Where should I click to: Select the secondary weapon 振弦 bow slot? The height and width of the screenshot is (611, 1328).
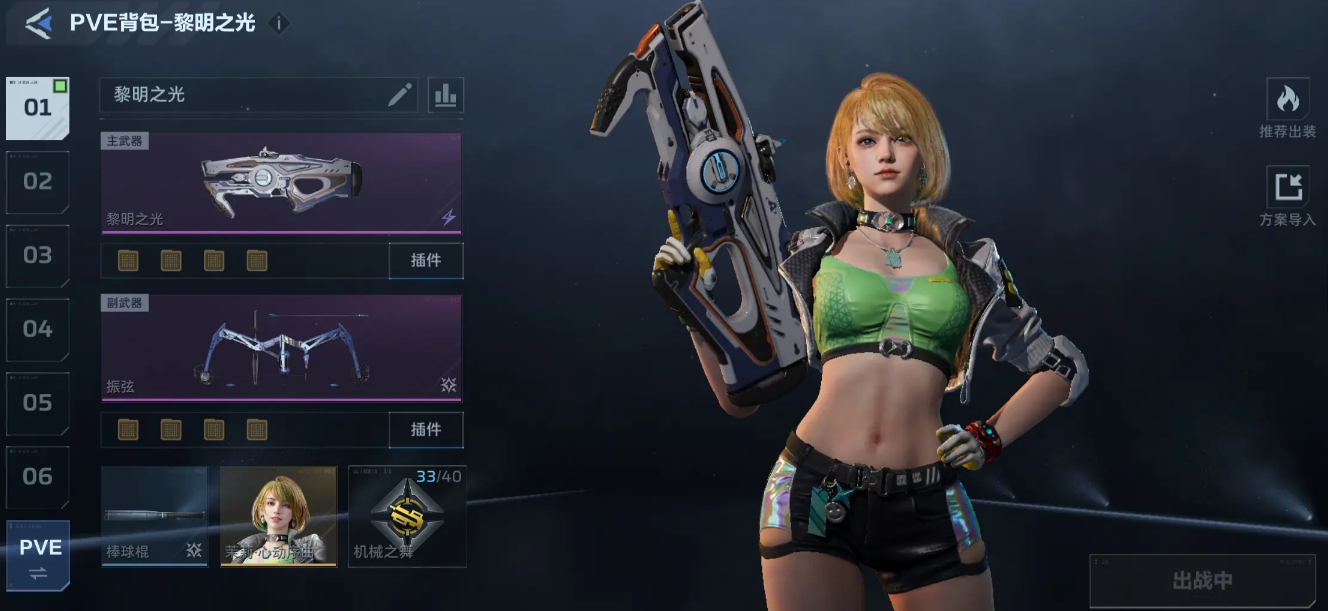pyautogui.click(x=281, y=347)
